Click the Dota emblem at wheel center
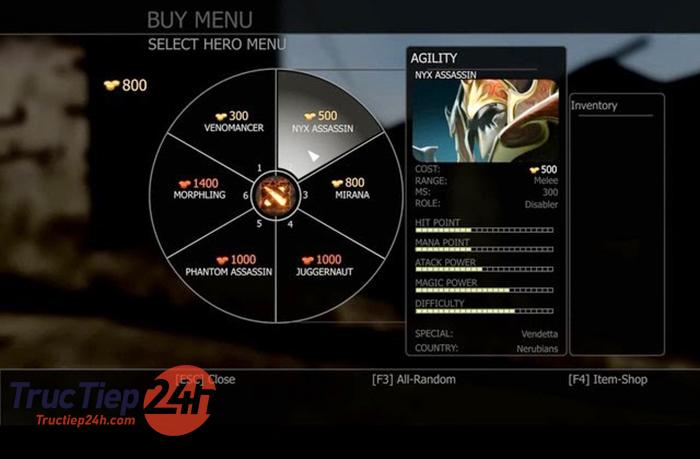Viewport: 700px width, 459px height. [x=271, y=194]
